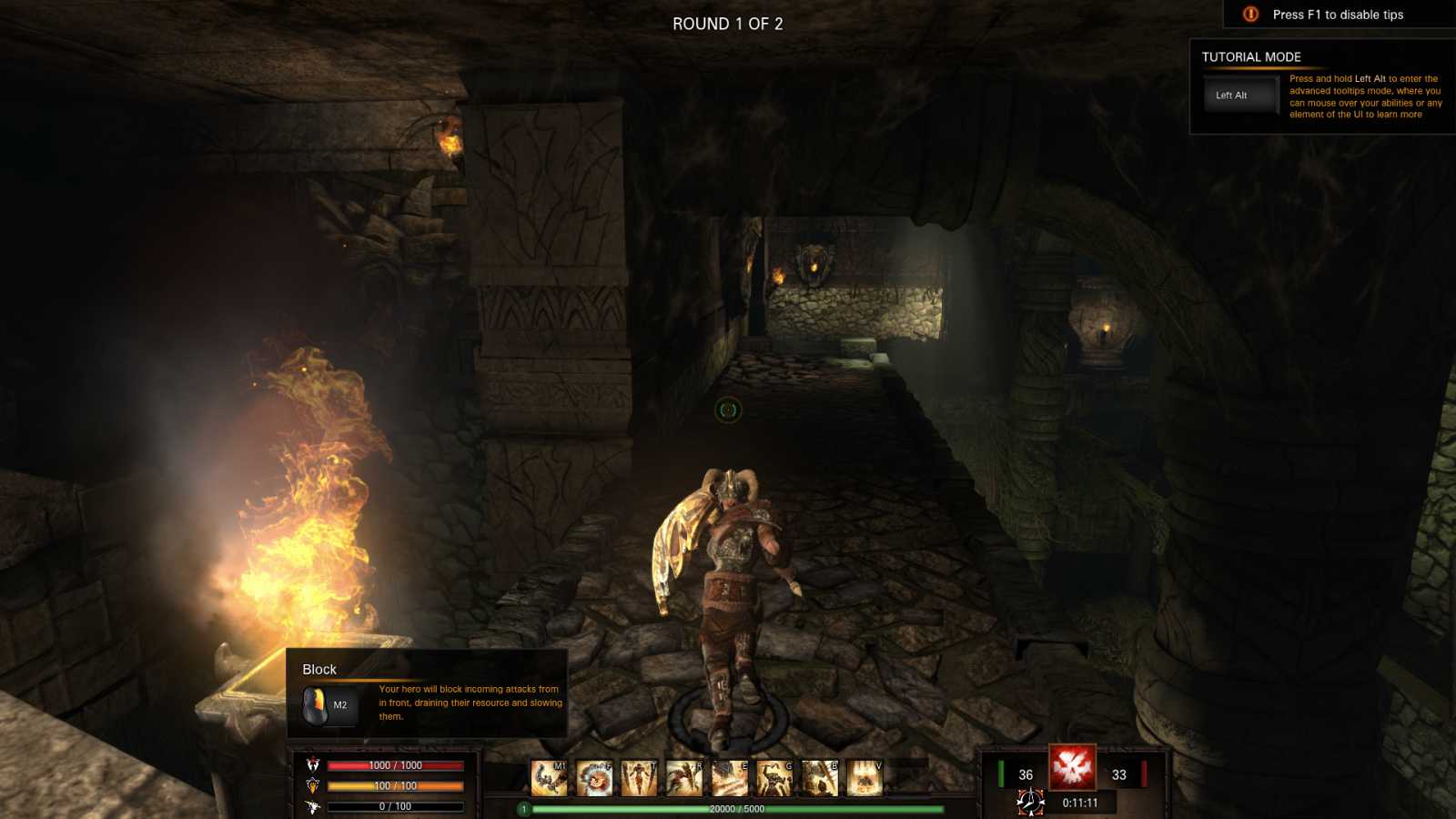Click the TUTORIAL MODE panel header
The image size is (1456, 819).
click(1252, 56)
